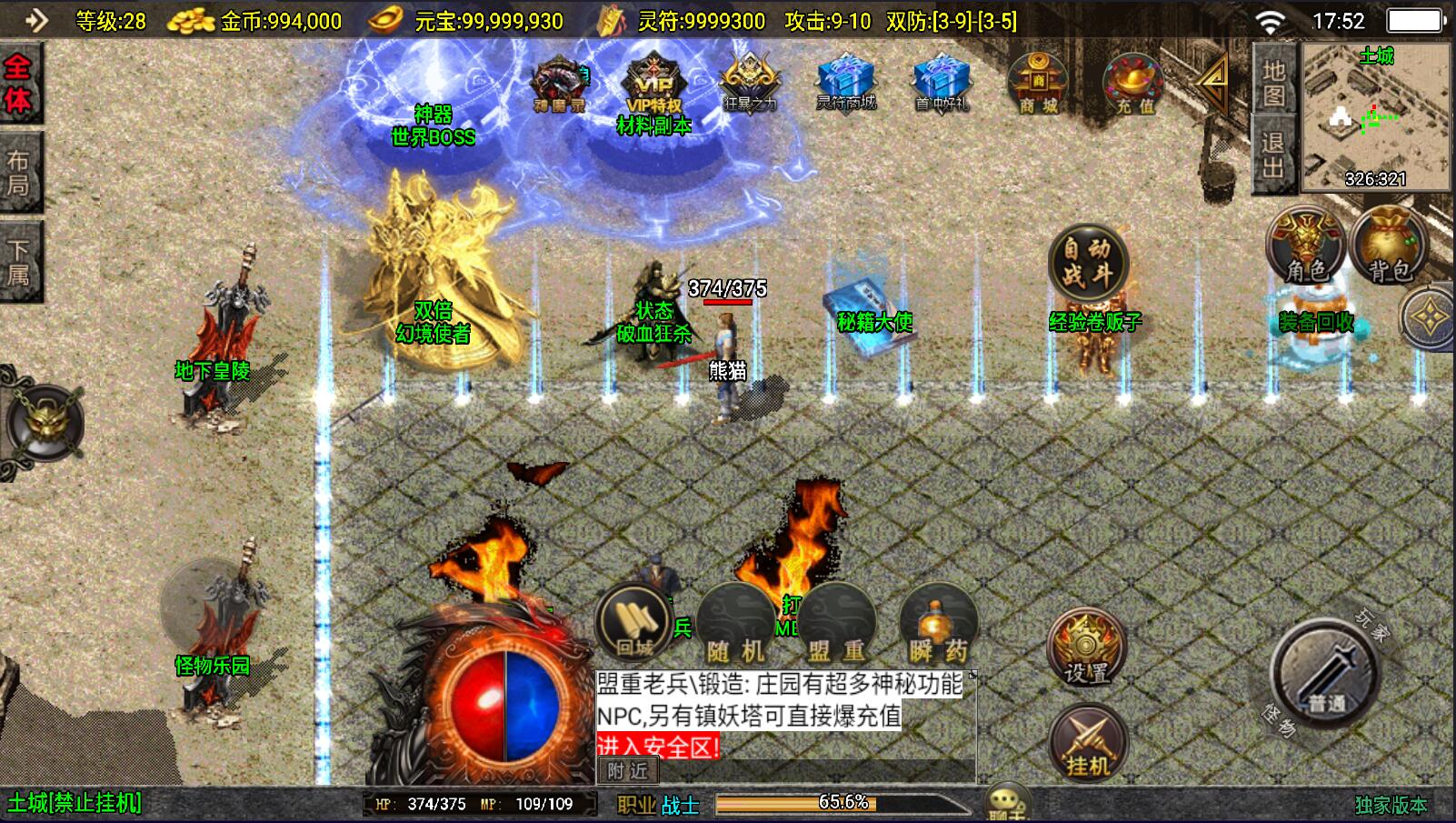Open the 商城 shop
The height and width of the screenshot is (823, 1456).
pyautogui.click(x=1038, y=84)
